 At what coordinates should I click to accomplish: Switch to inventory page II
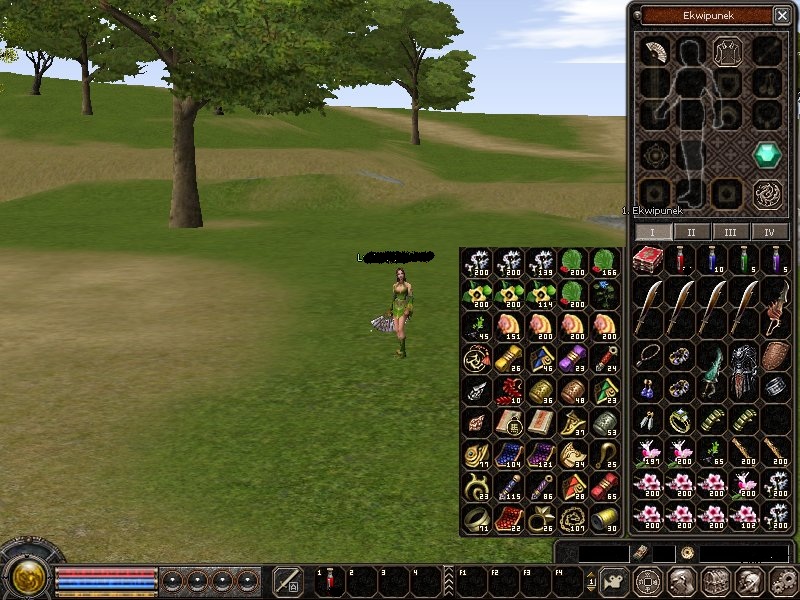point(692,232)
